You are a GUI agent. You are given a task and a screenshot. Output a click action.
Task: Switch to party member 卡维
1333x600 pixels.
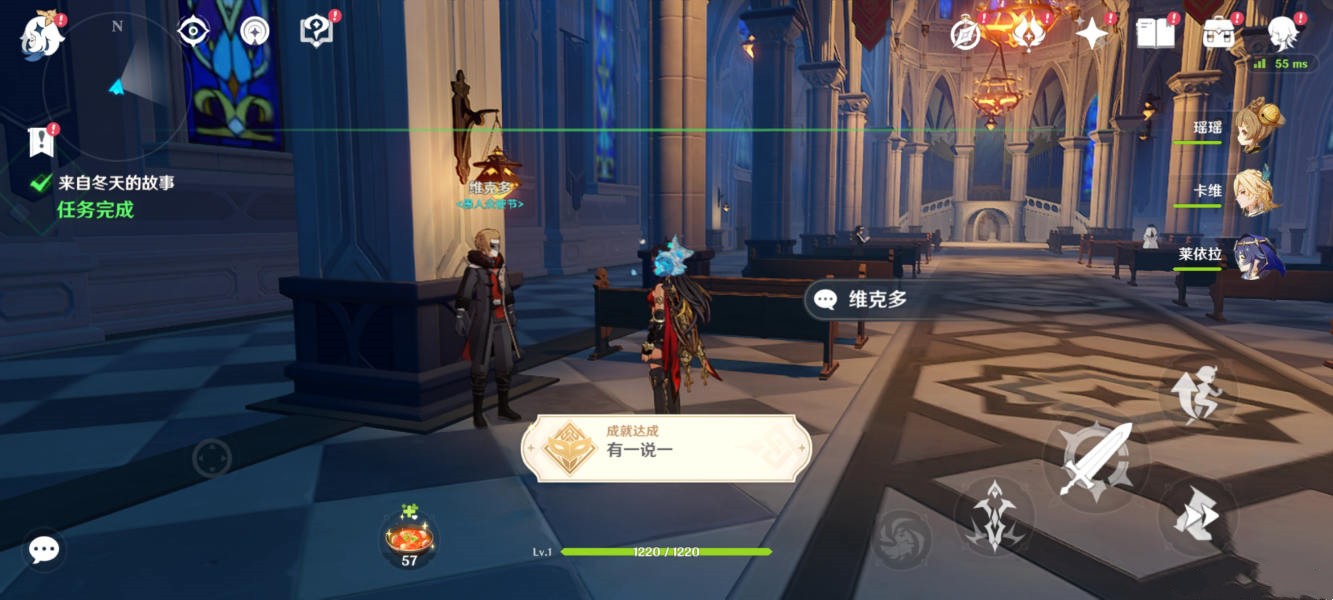click(1256, 191)
